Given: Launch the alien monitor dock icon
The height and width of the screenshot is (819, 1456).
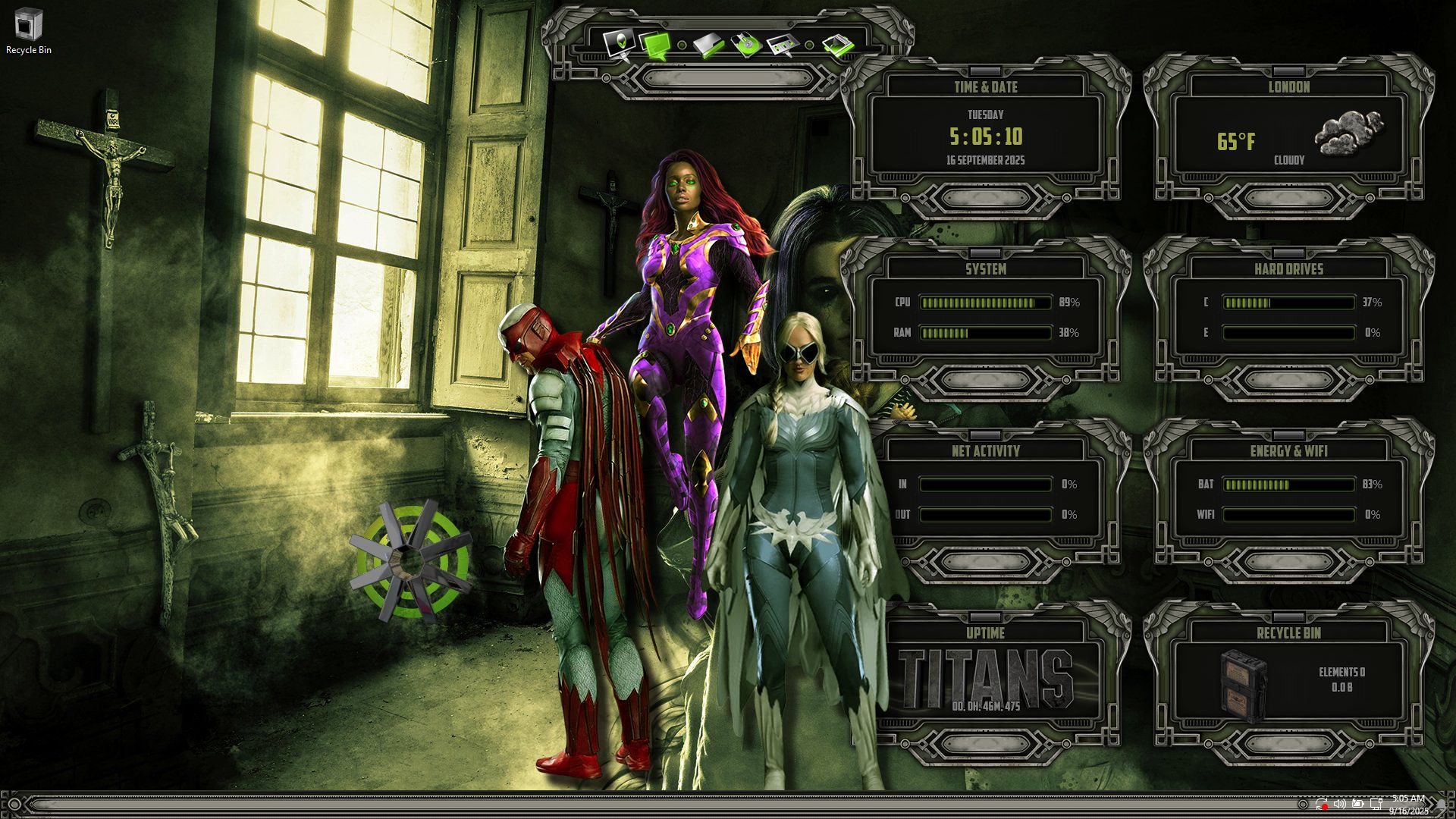Looking at the screenshot, I should [620, 42].
